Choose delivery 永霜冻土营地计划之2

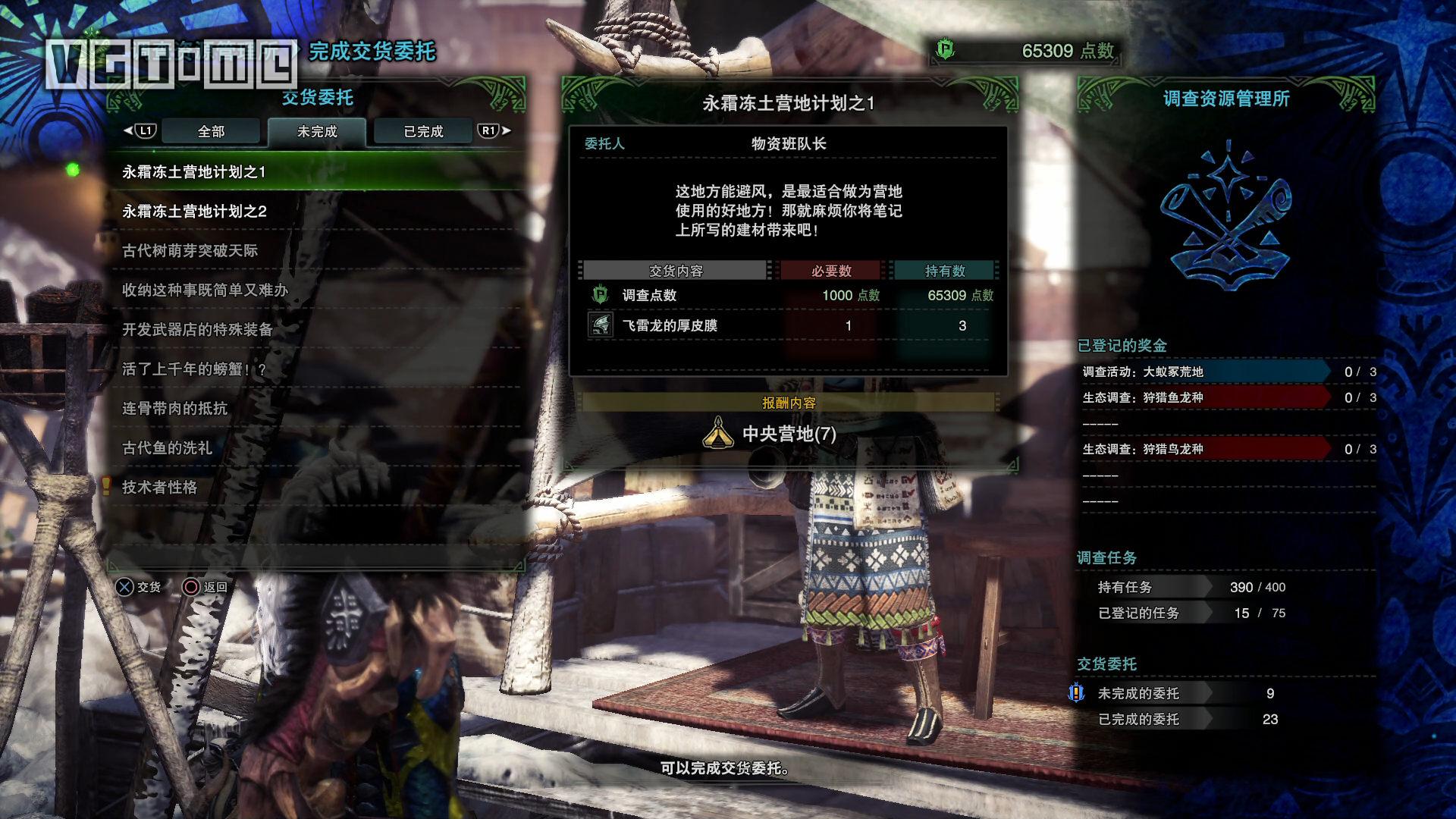tap(195, 212)
